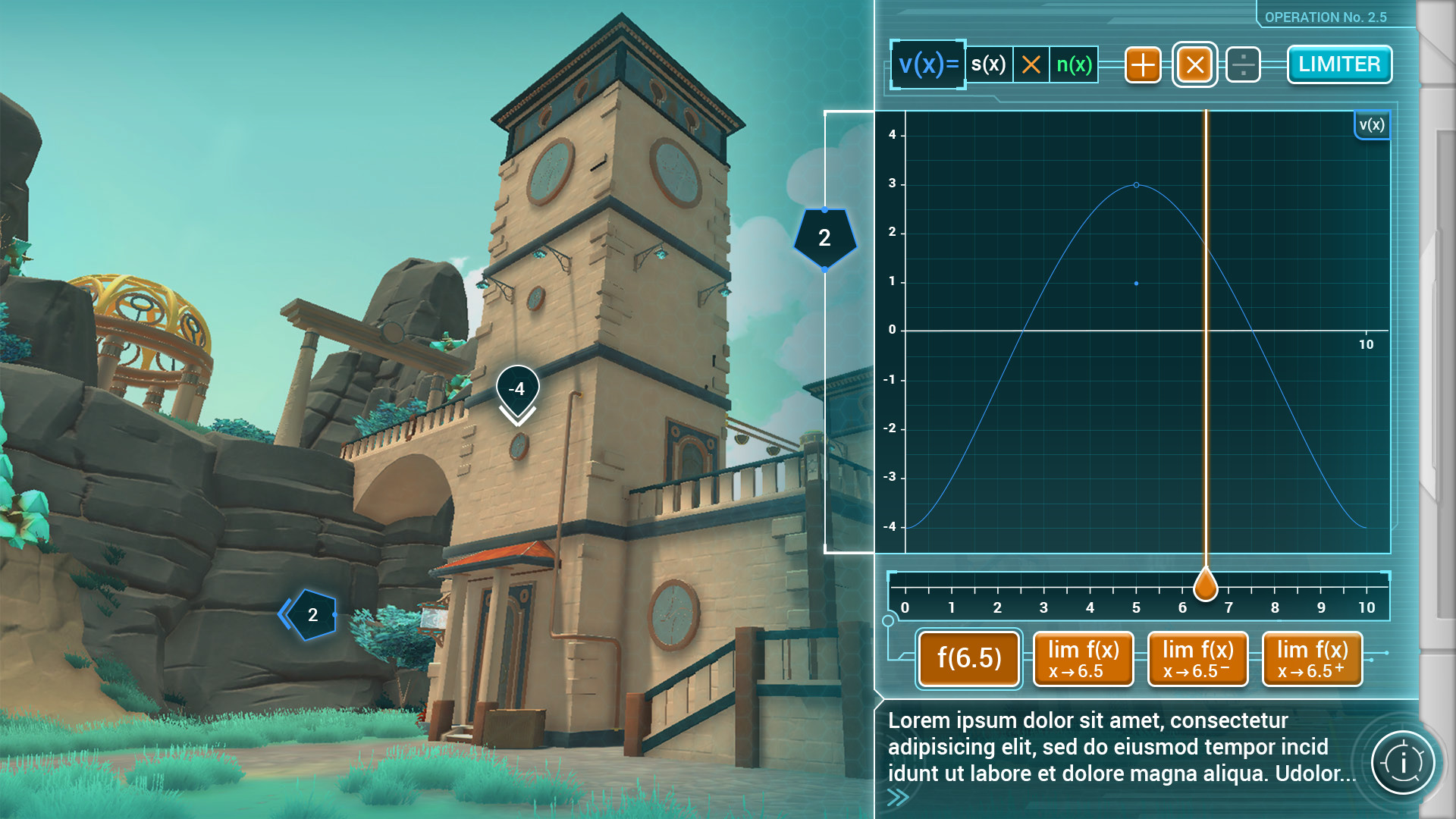Select the n(x) function term

point(1074,64)
